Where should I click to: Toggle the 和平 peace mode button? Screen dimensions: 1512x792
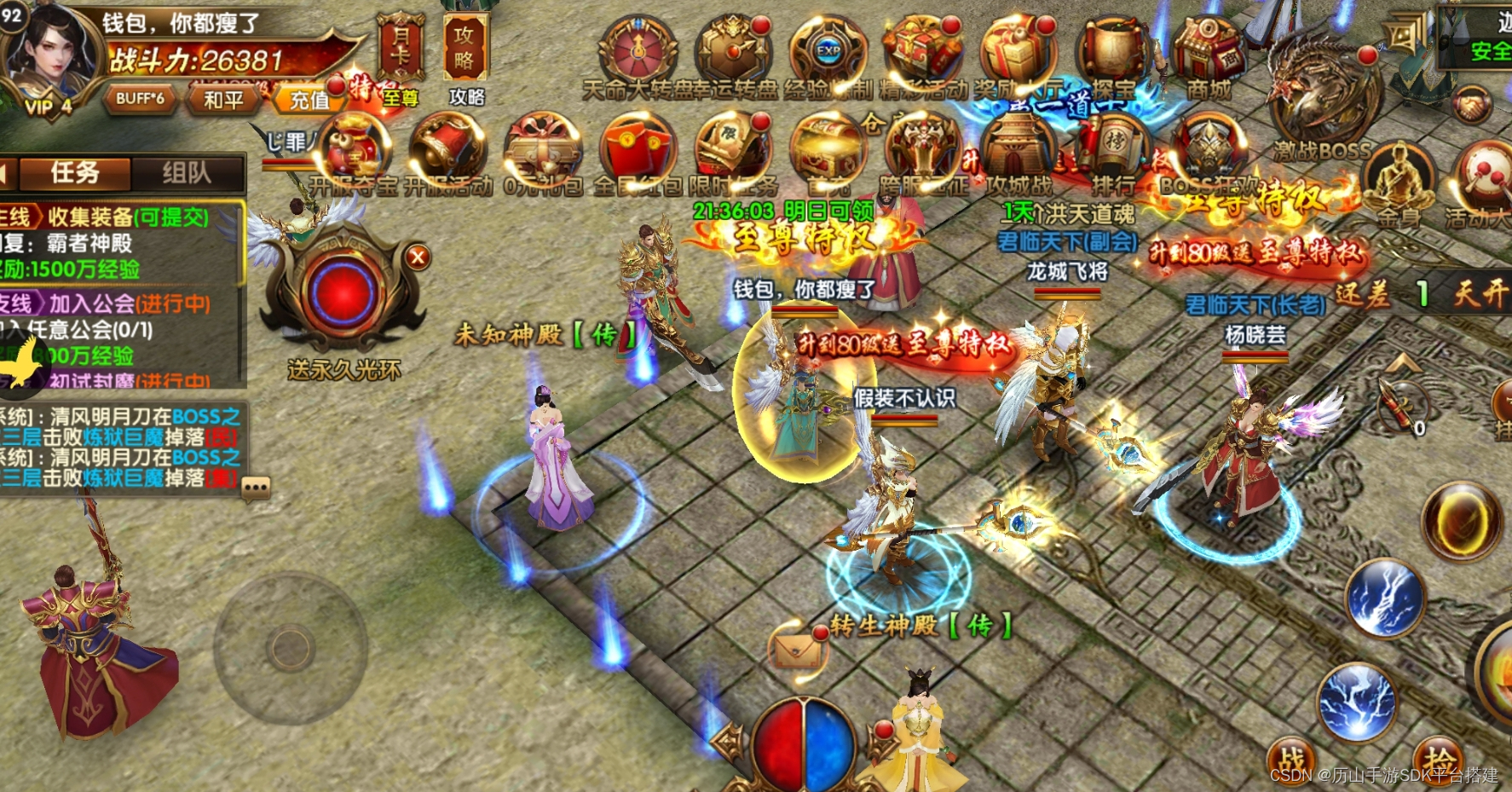tap(223, 100)
